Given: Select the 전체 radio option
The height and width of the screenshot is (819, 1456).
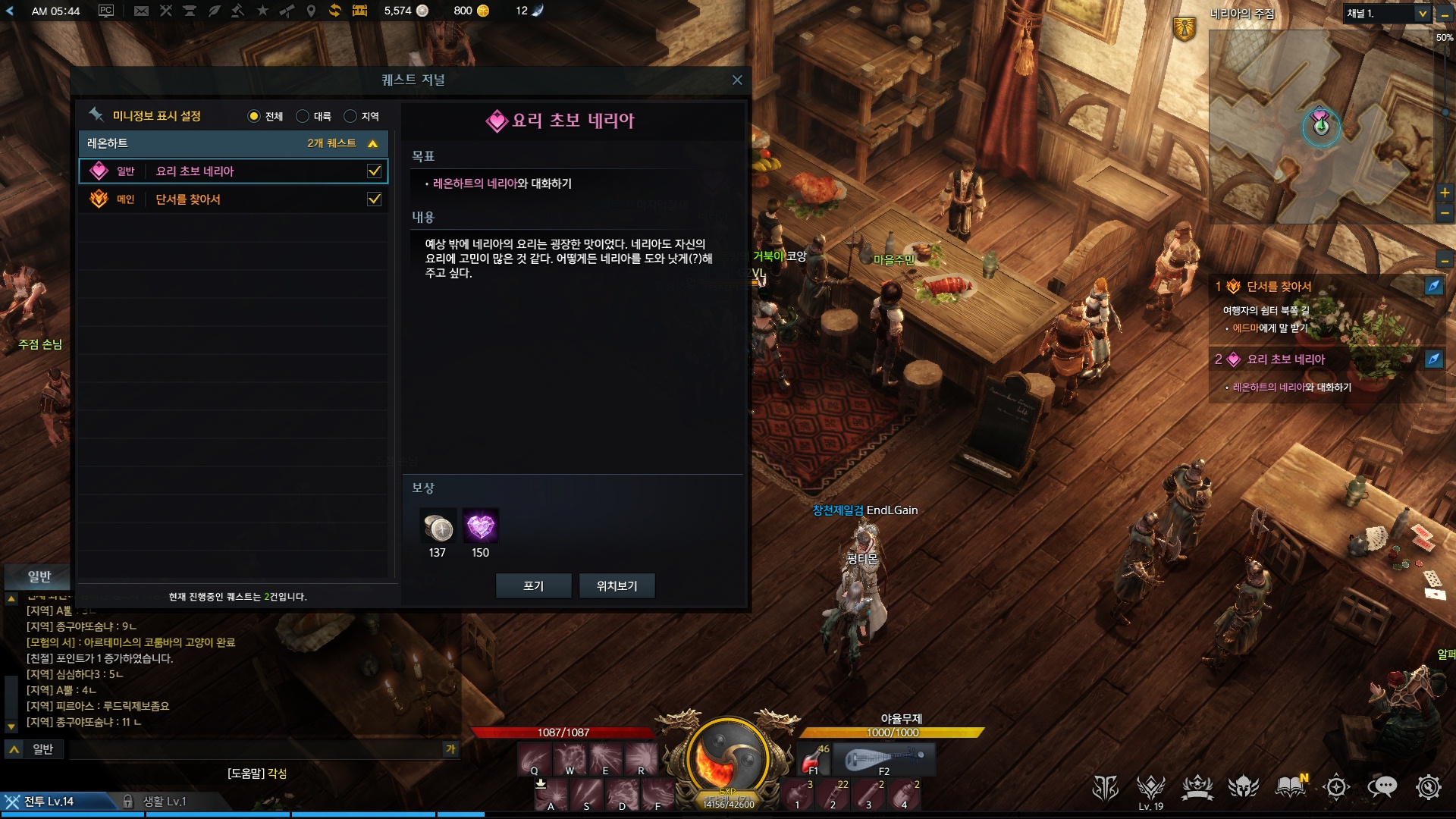Looking at the screenshot, I should (x=254, y=116).
